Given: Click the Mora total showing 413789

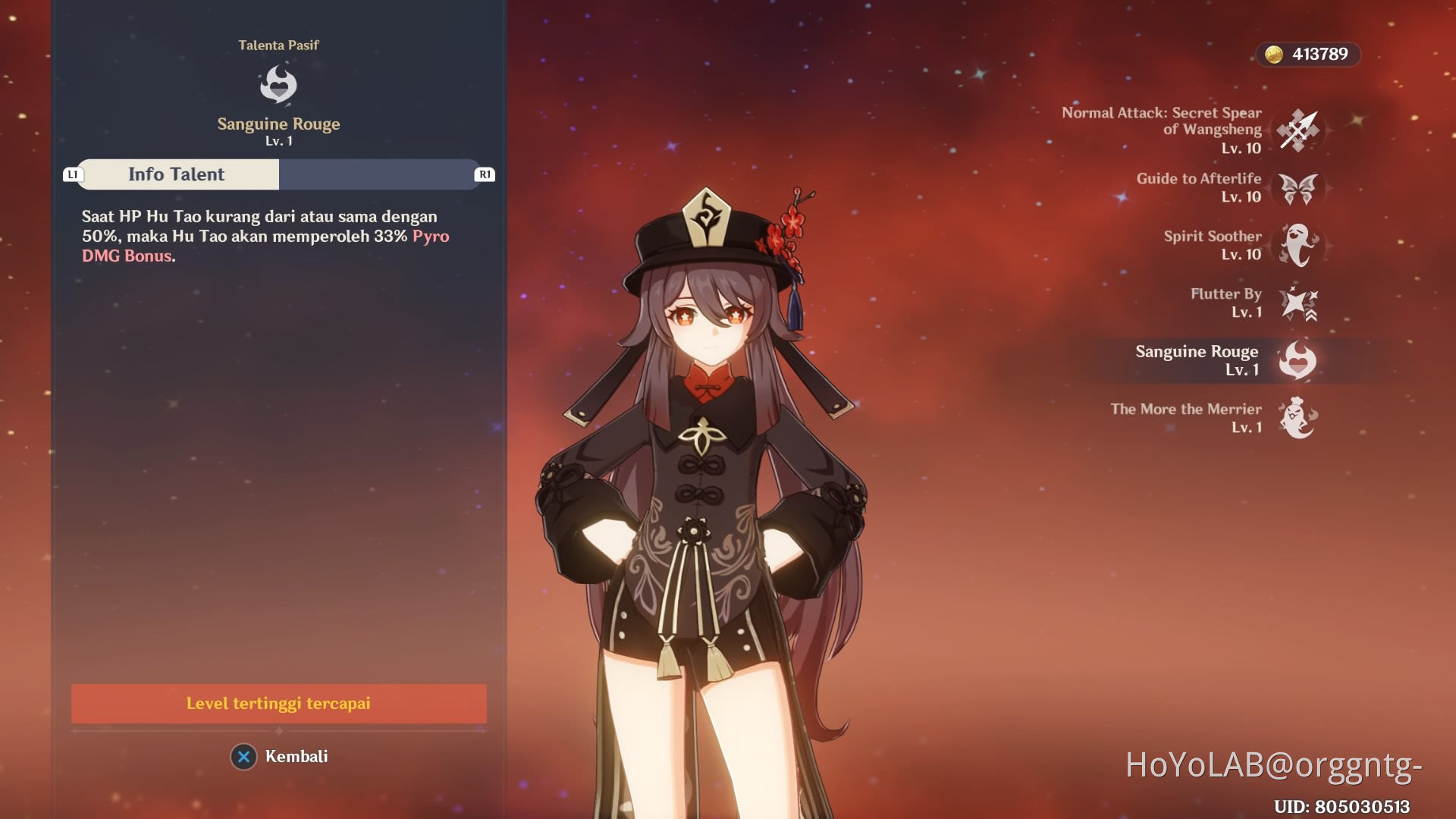Looking at the screenshot, I should pyautogui.click(x=1319, y=54).
